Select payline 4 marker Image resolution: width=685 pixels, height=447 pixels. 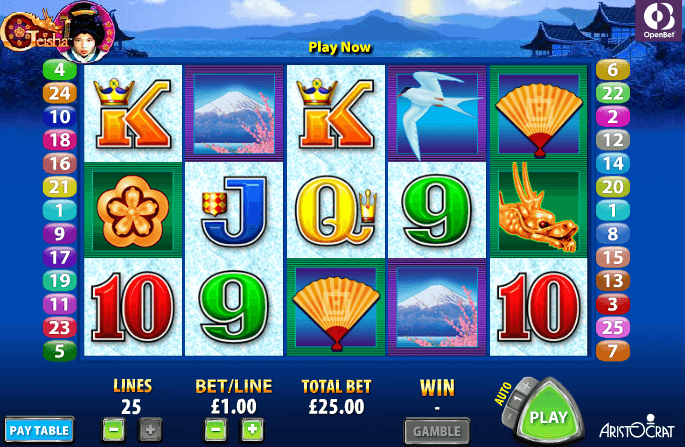59,70
